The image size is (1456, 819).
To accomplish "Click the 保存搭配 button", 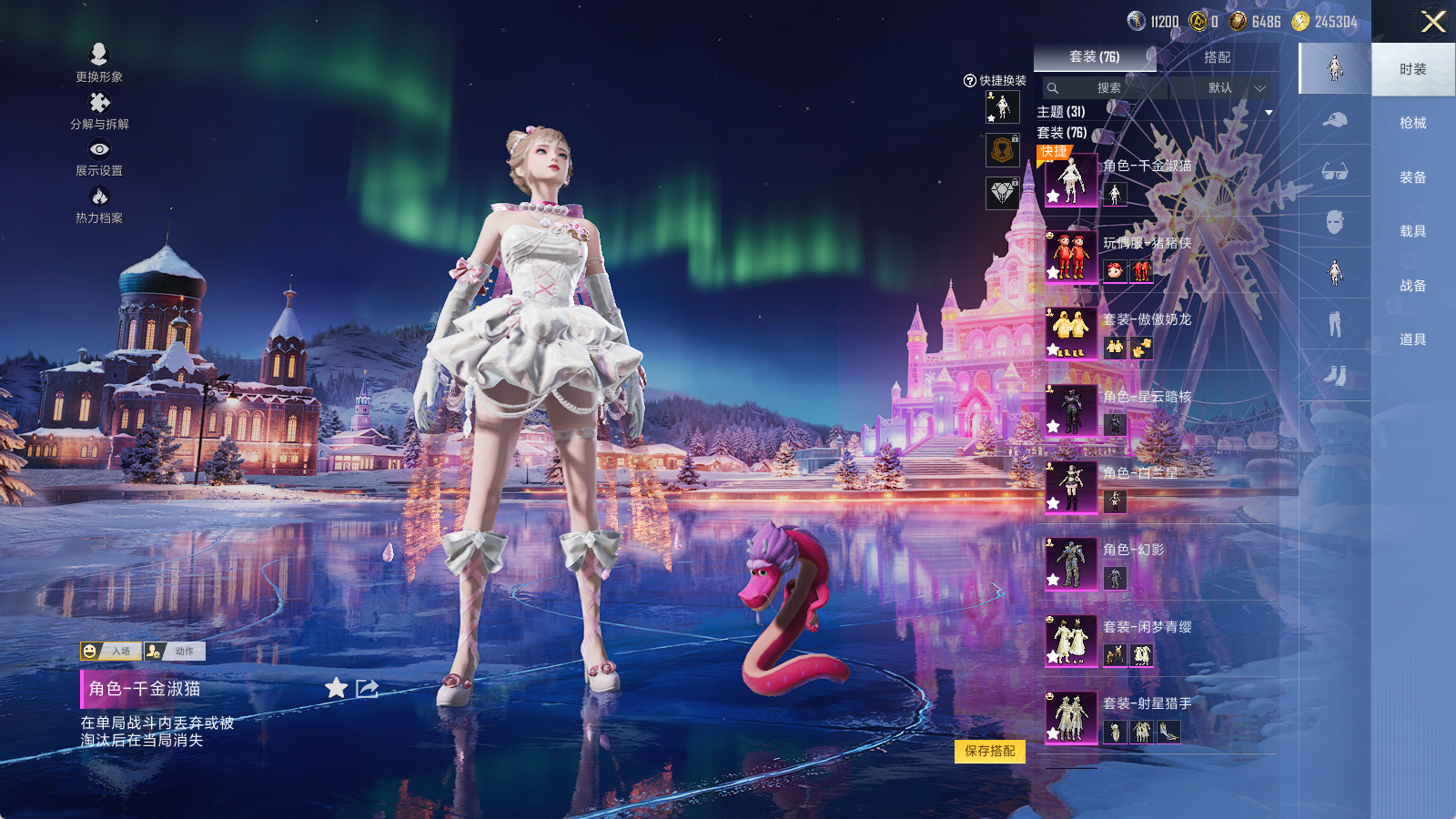I will tap(990, 751).
